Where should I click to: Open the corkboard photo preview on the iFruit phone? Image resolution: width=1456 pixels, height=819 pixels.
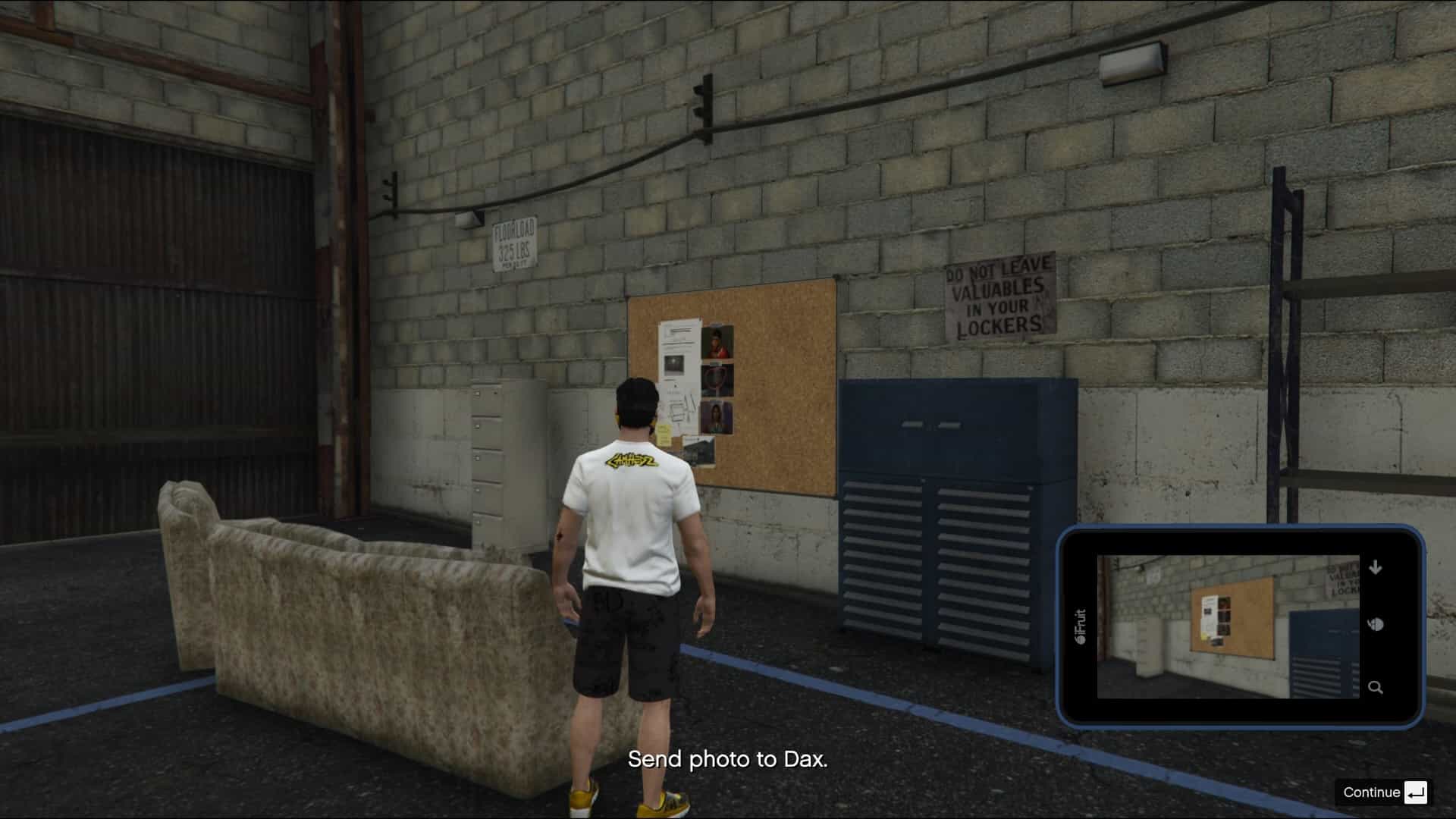(1228, 626)
